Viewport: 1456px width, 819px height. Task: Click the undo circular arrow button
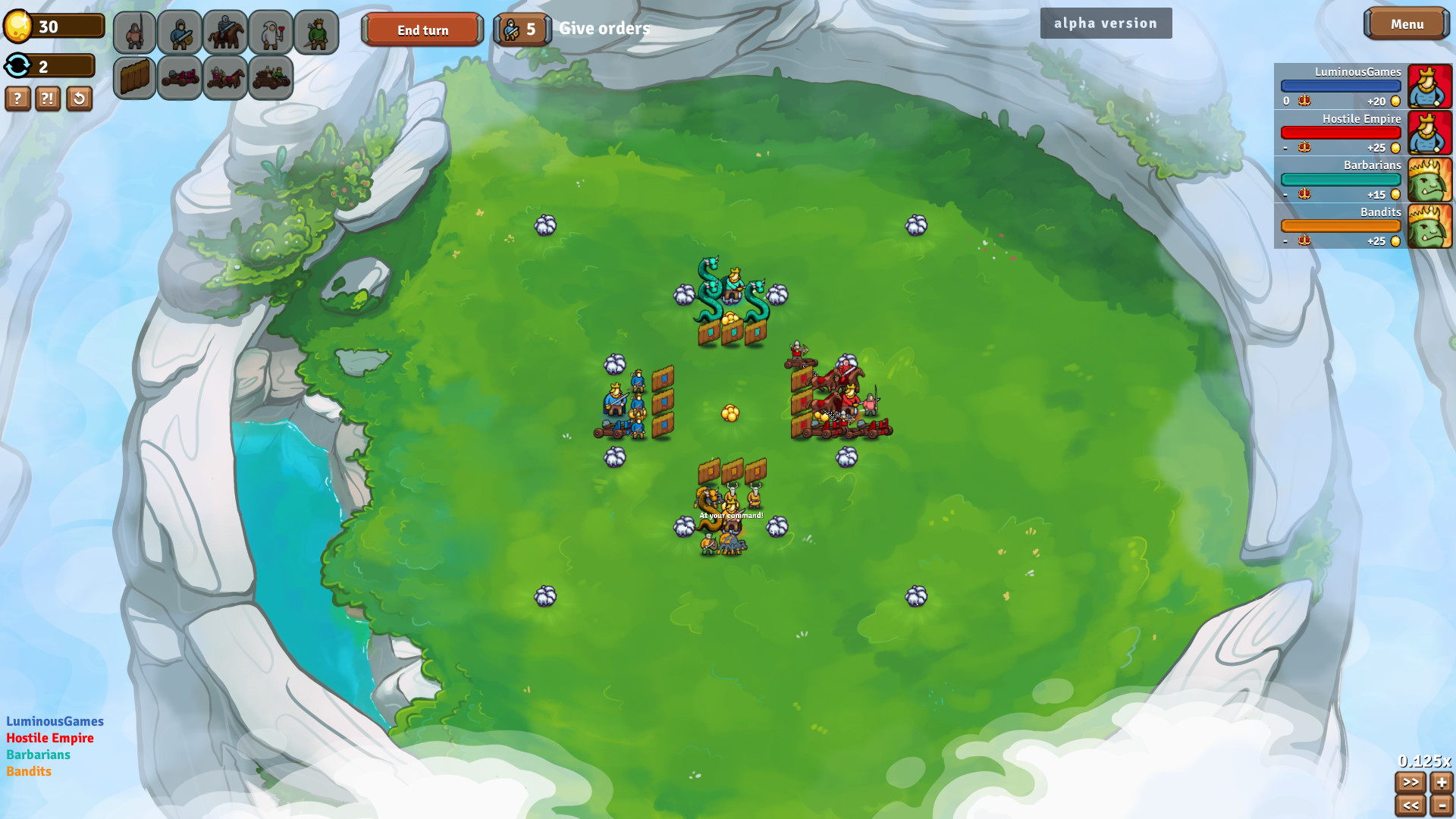point(78,99)
